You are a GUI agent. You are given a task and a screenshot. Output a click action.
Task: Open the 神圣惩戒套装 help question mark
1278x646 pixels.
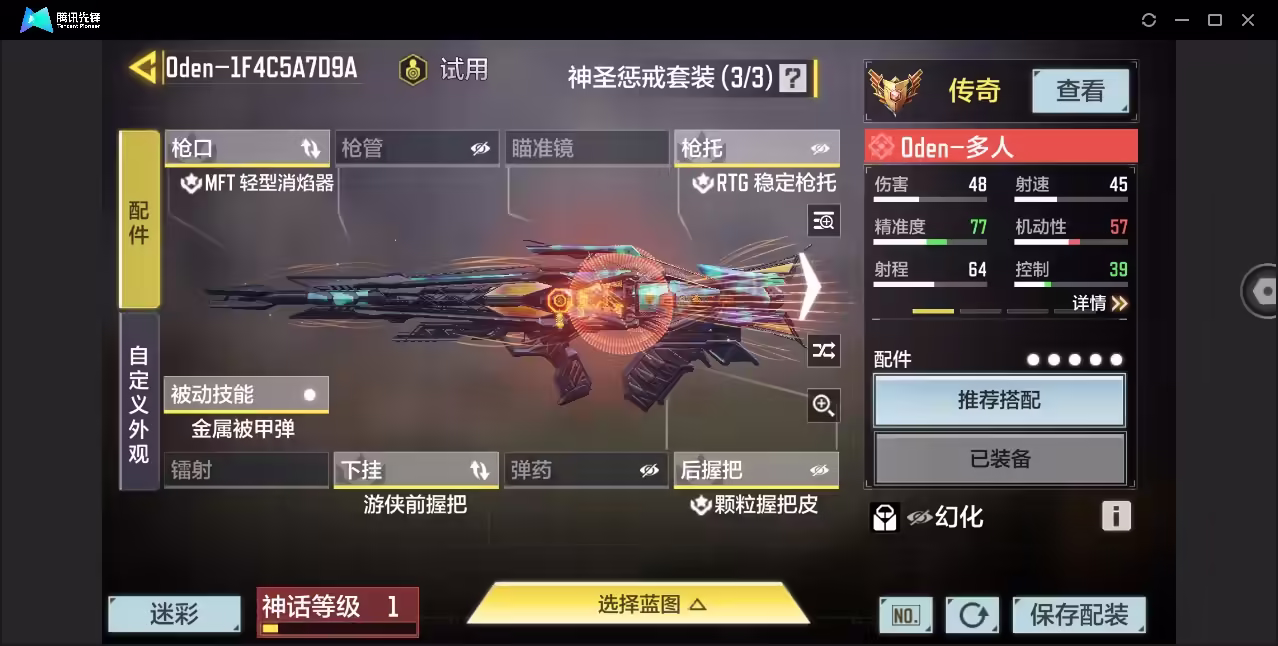point(792,77)
